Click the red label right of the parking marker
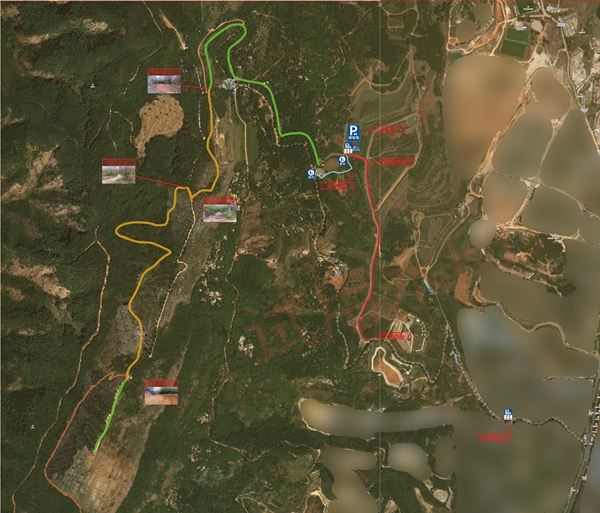The width and height of the screenshot is (600, 513). 389,129
